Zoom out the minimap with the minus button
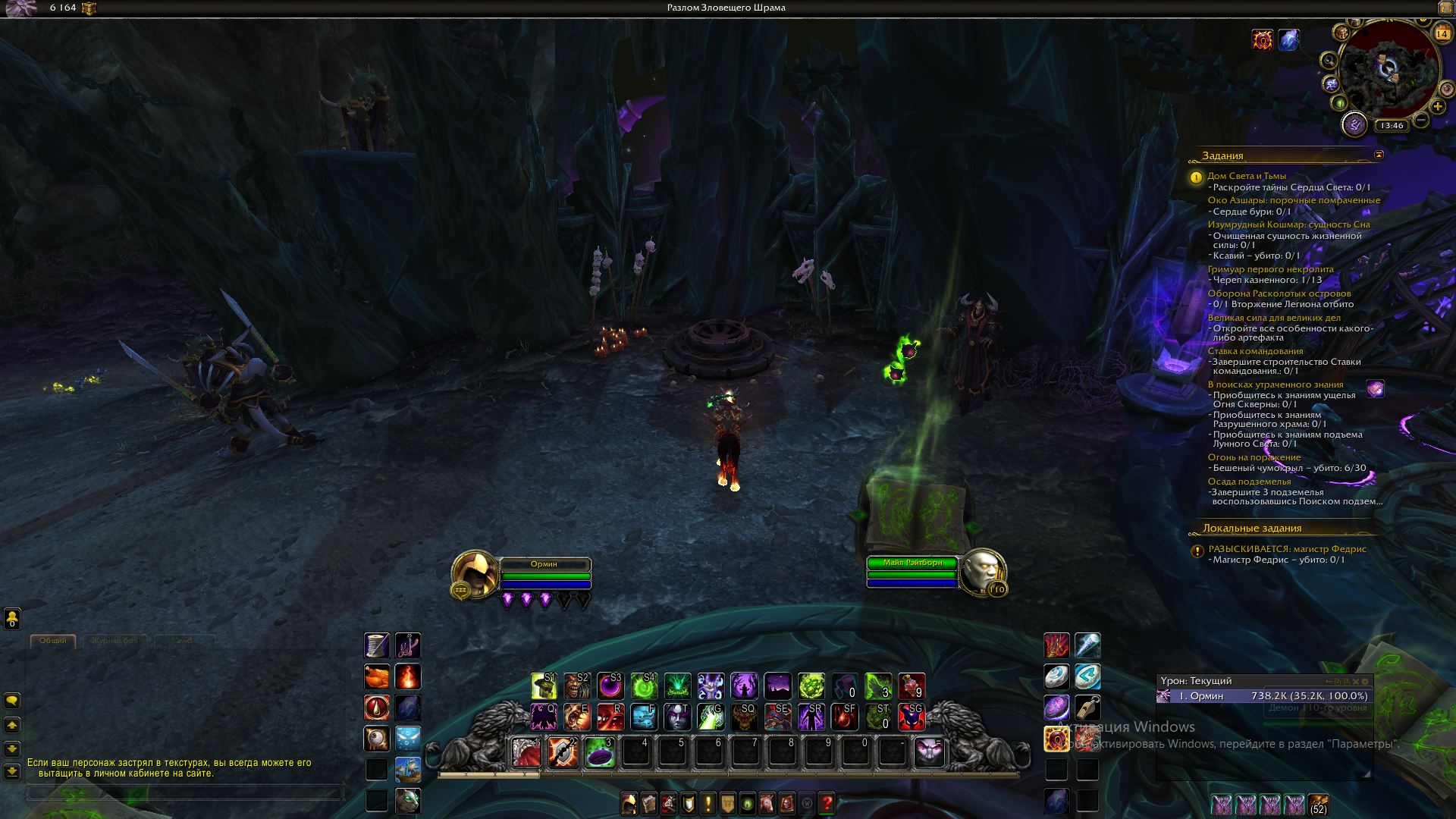Image resolution: width=1456 pixels, height=819 pixels. pyautogui.click(x=1421, y=120)
